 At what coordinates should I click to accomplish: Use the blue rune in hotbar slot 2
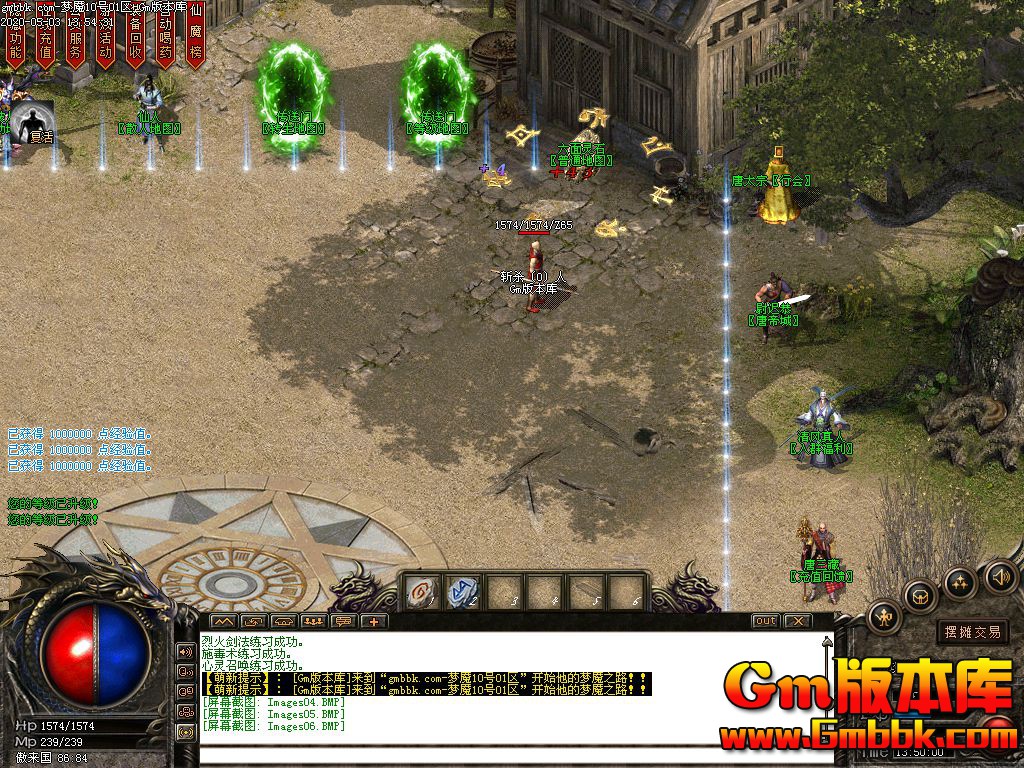pyautogui.click(x=462, y=592)
